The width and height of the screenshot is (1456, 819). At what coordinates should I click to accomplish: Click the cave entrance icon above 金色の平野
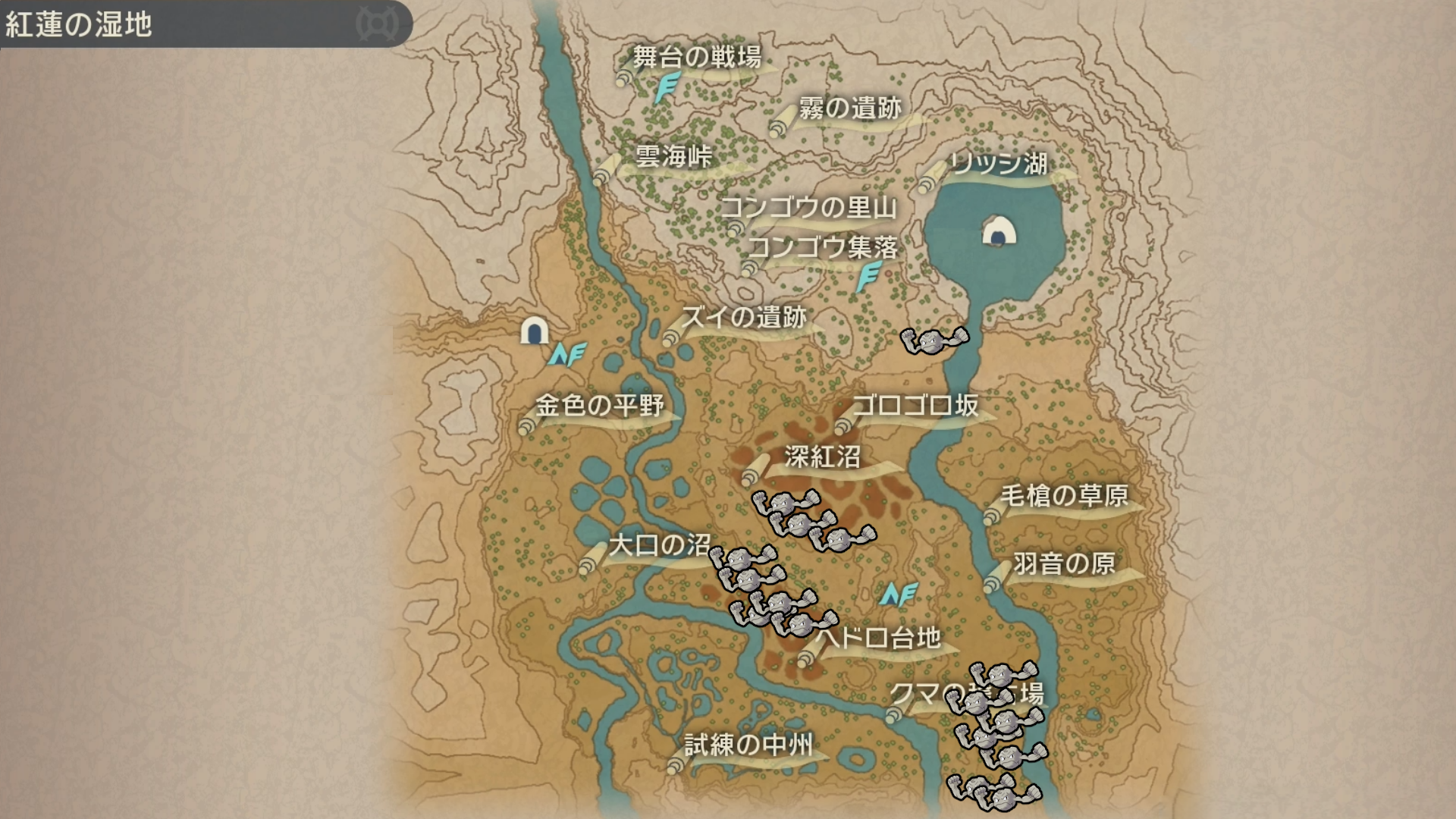(534, 331)
